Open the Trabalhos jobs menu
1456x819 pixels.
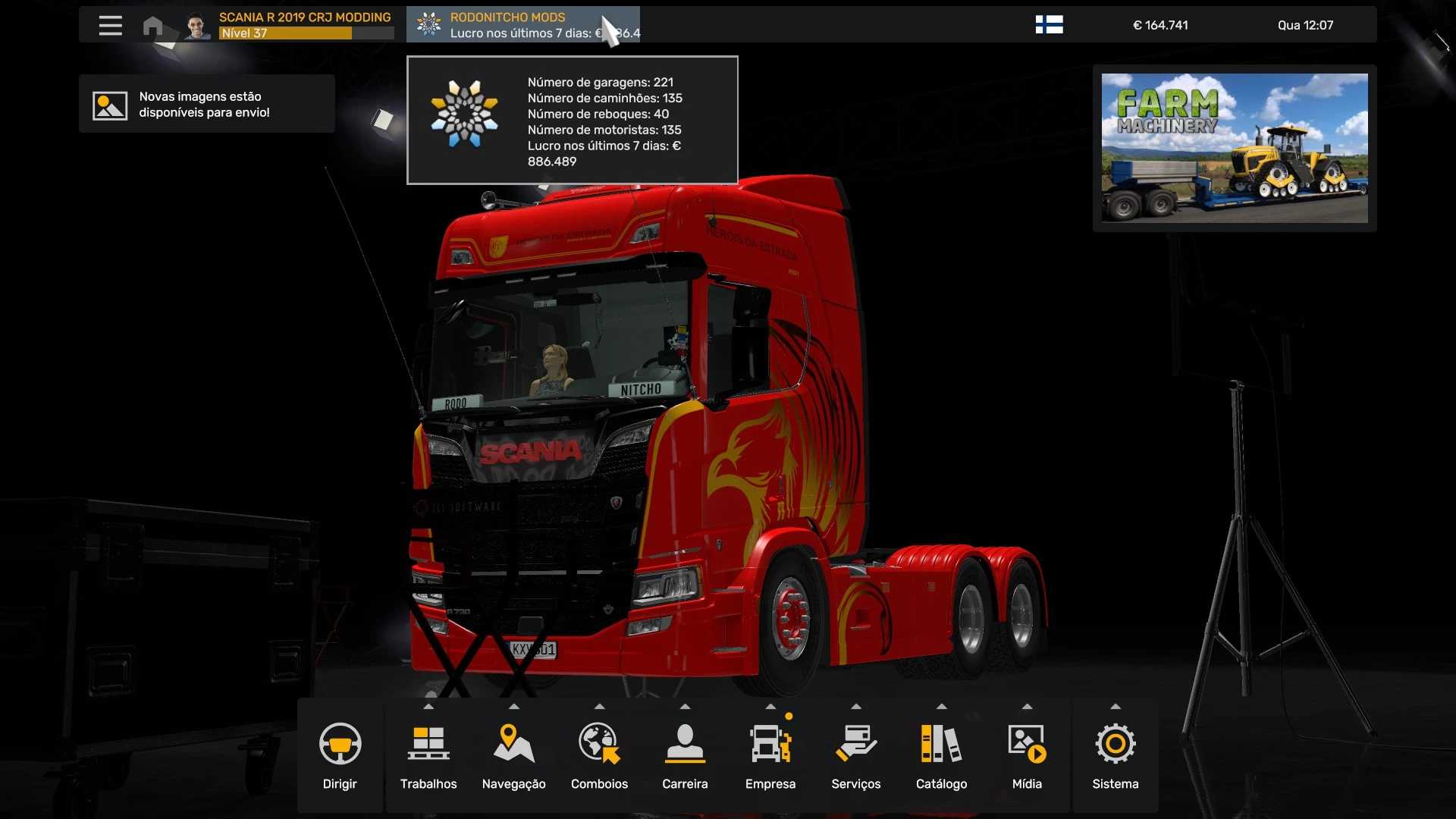428,756
